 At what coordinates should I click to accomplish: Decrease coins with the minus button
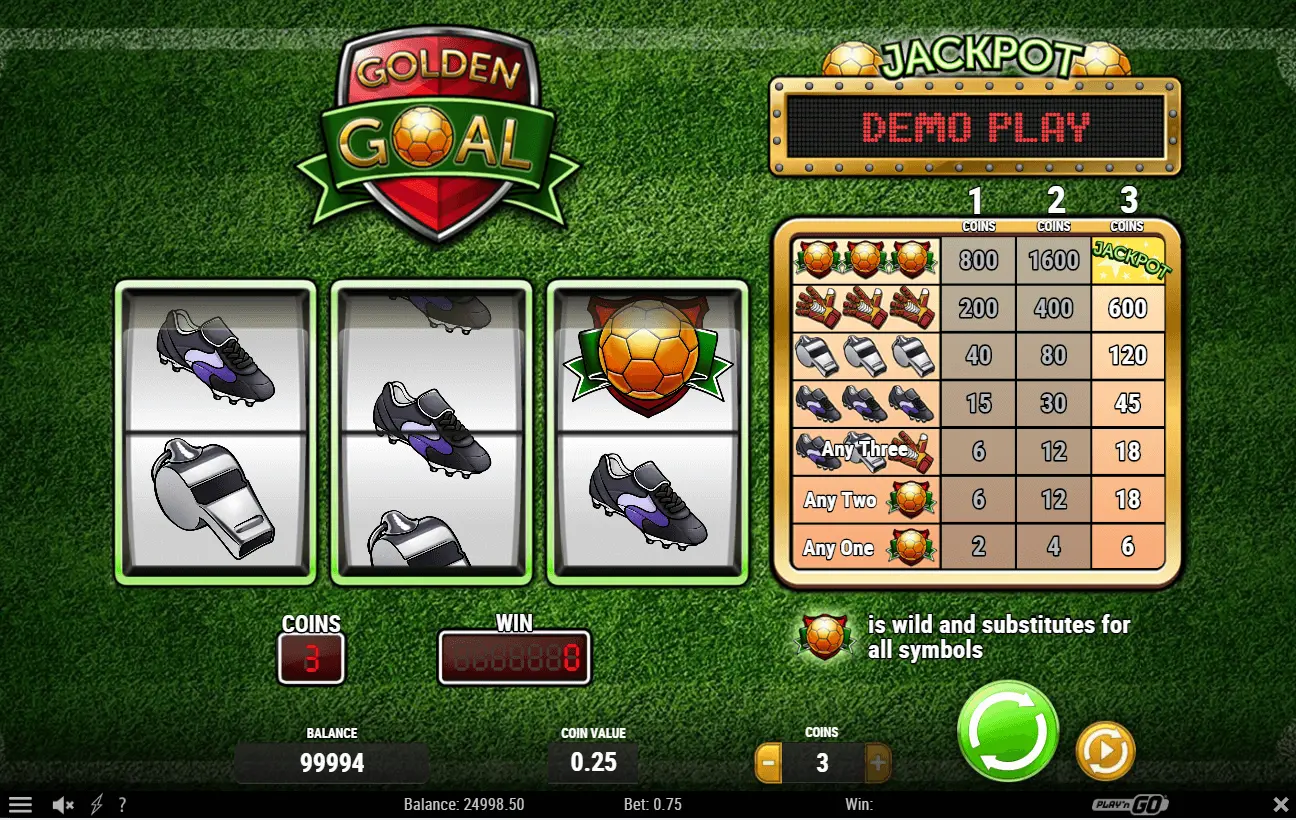point(768,763)
